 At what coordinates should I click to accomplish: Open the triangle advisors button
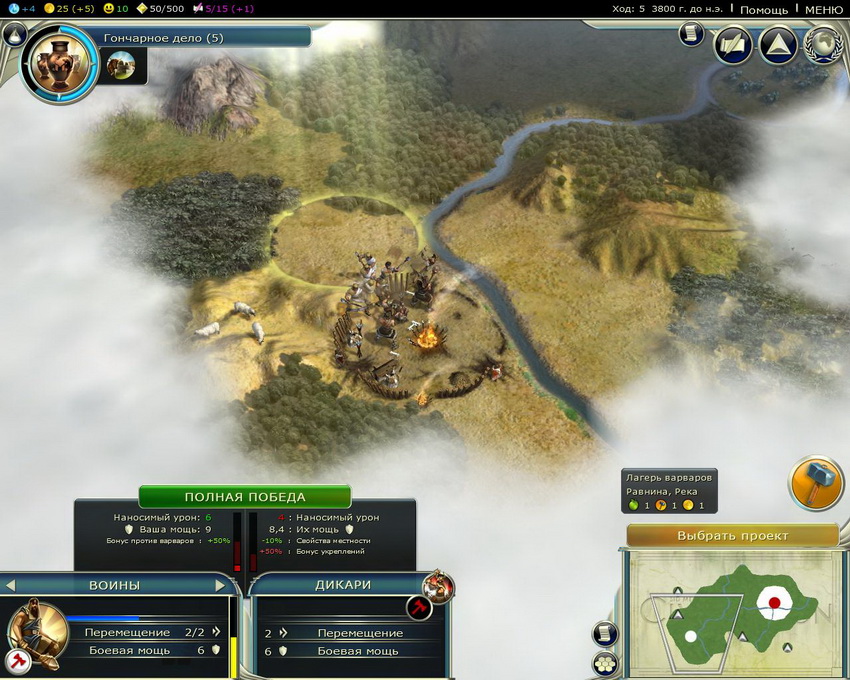(777, 45)
